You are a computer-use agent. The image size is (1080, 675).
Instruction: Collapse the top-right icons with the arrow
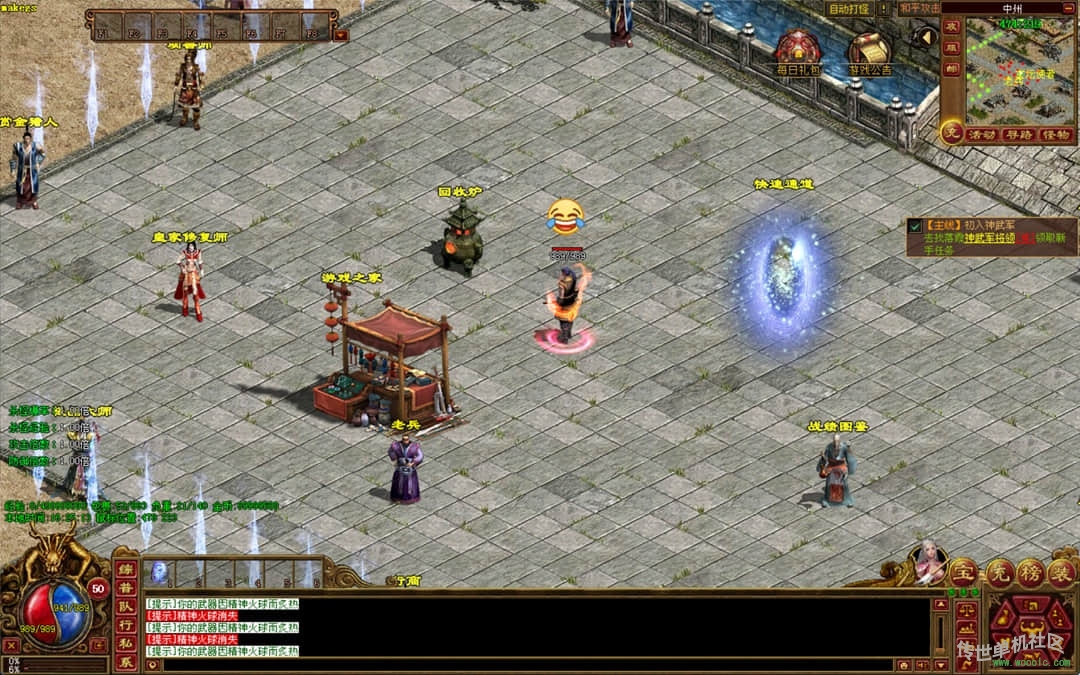tap(926, 37)
